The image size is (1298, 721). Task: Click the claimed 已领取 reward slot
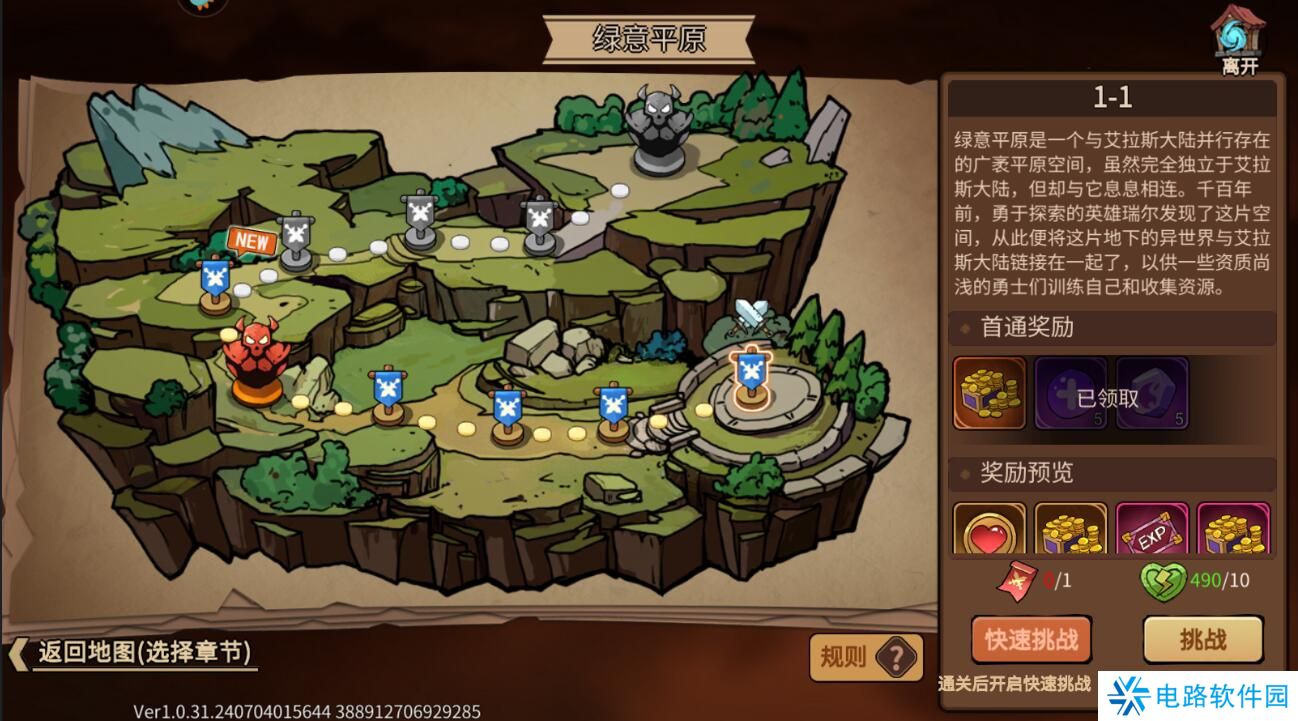[x=1072, y=393]
